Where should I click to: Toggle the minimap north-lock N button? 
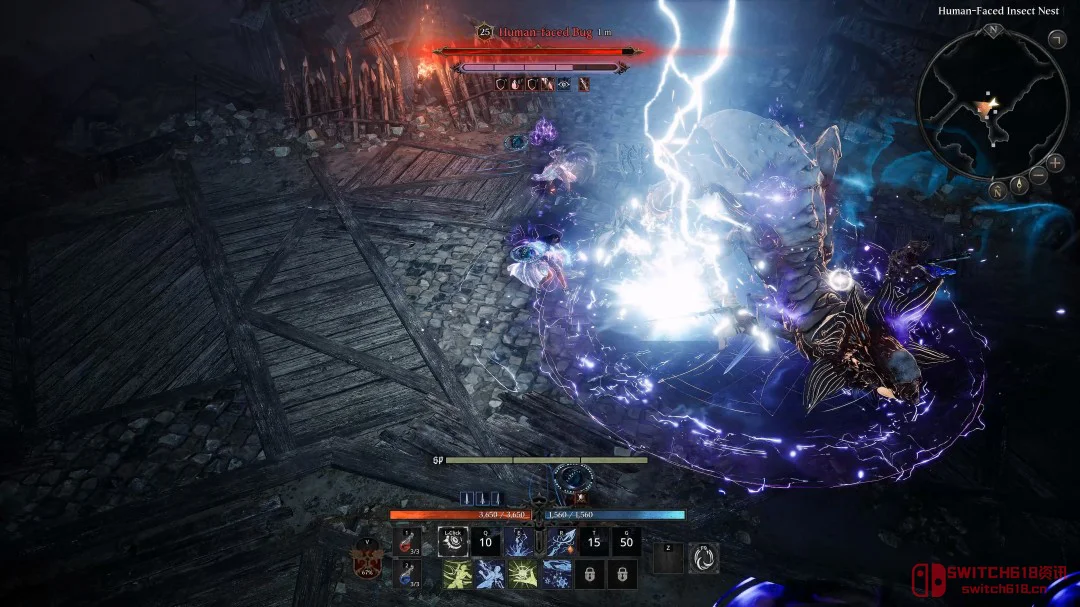(x=996, y=189)
